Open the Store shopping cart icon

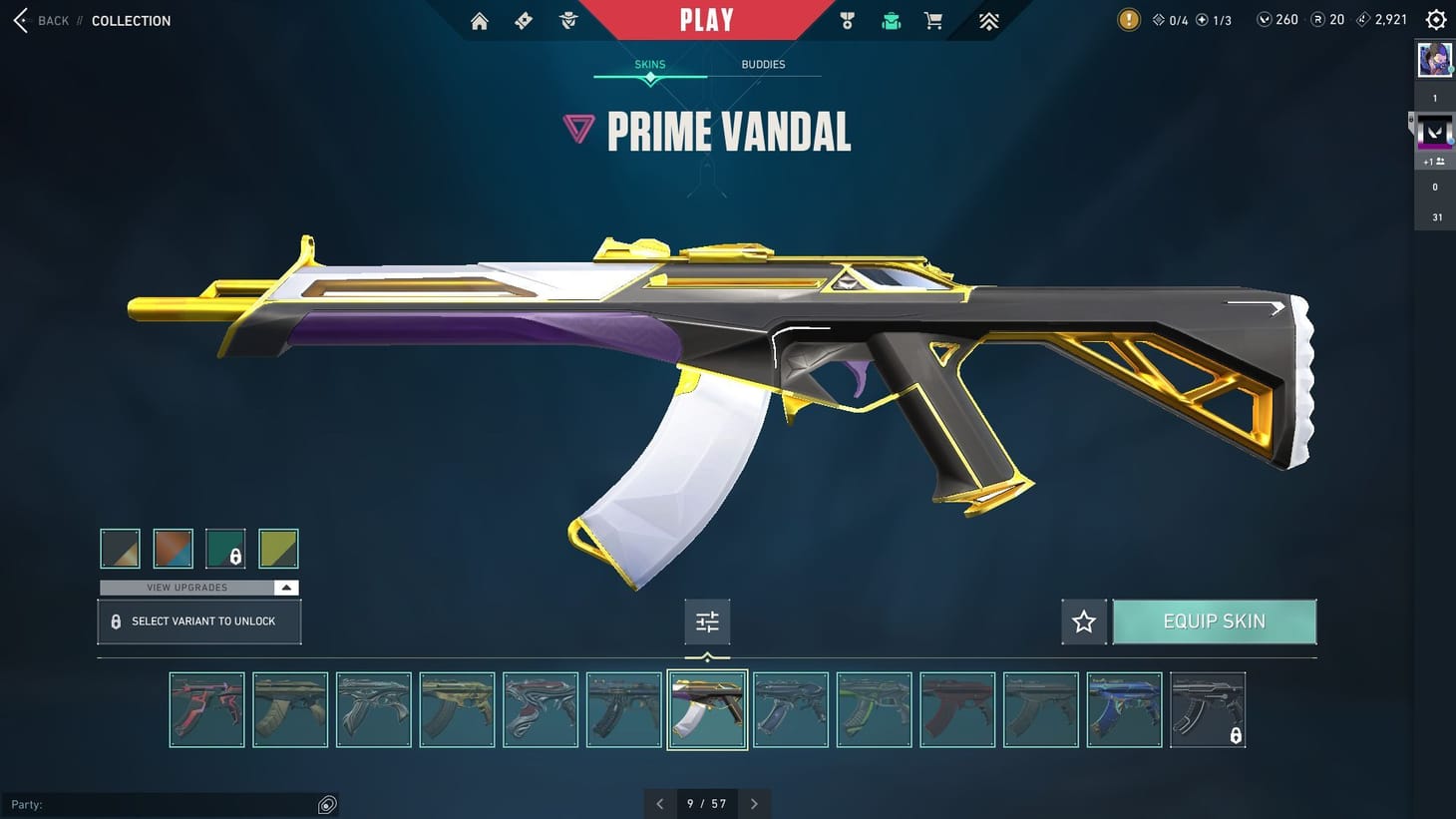[933, 20]
